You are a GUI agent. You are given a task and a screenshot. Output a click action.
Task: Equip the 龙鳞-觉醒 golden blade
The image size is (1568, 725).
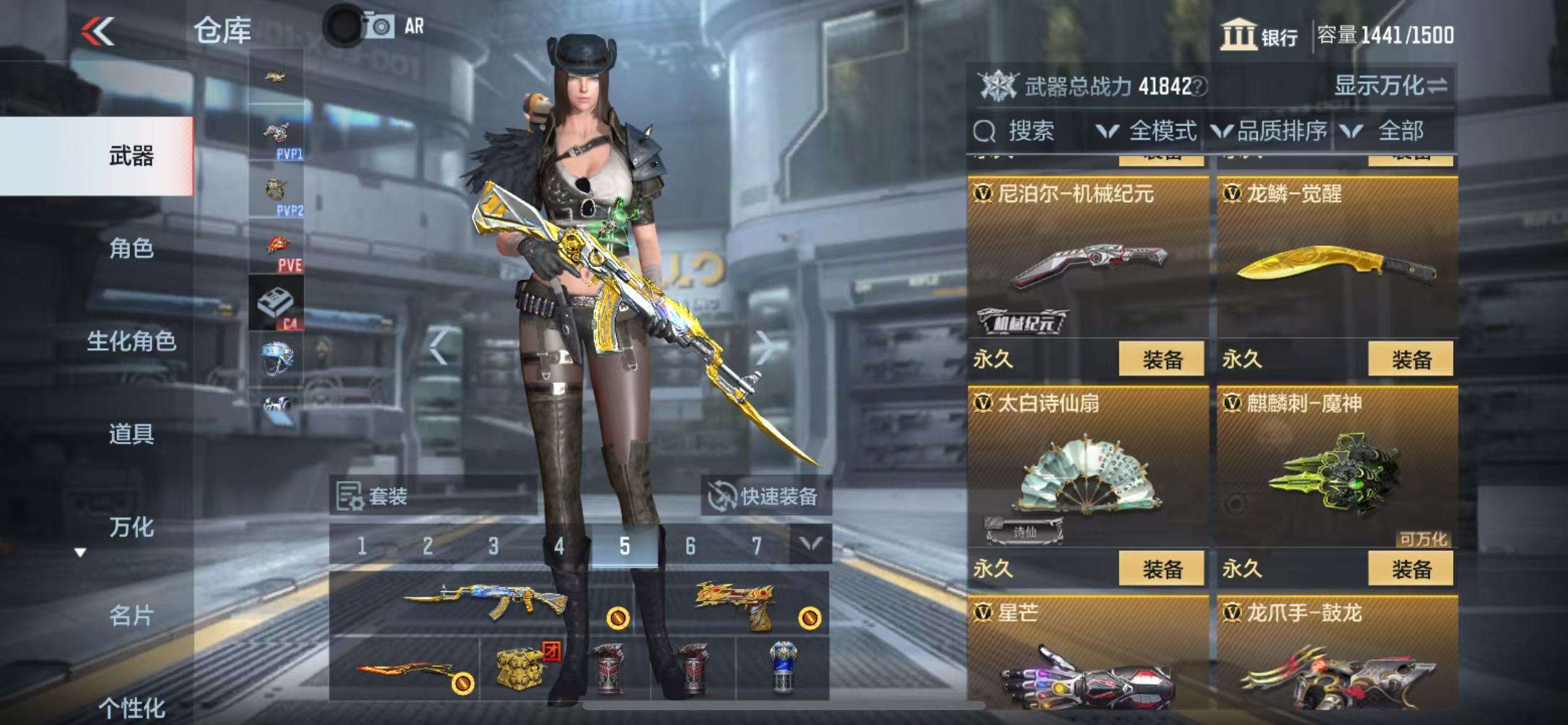pos(1410,359)
